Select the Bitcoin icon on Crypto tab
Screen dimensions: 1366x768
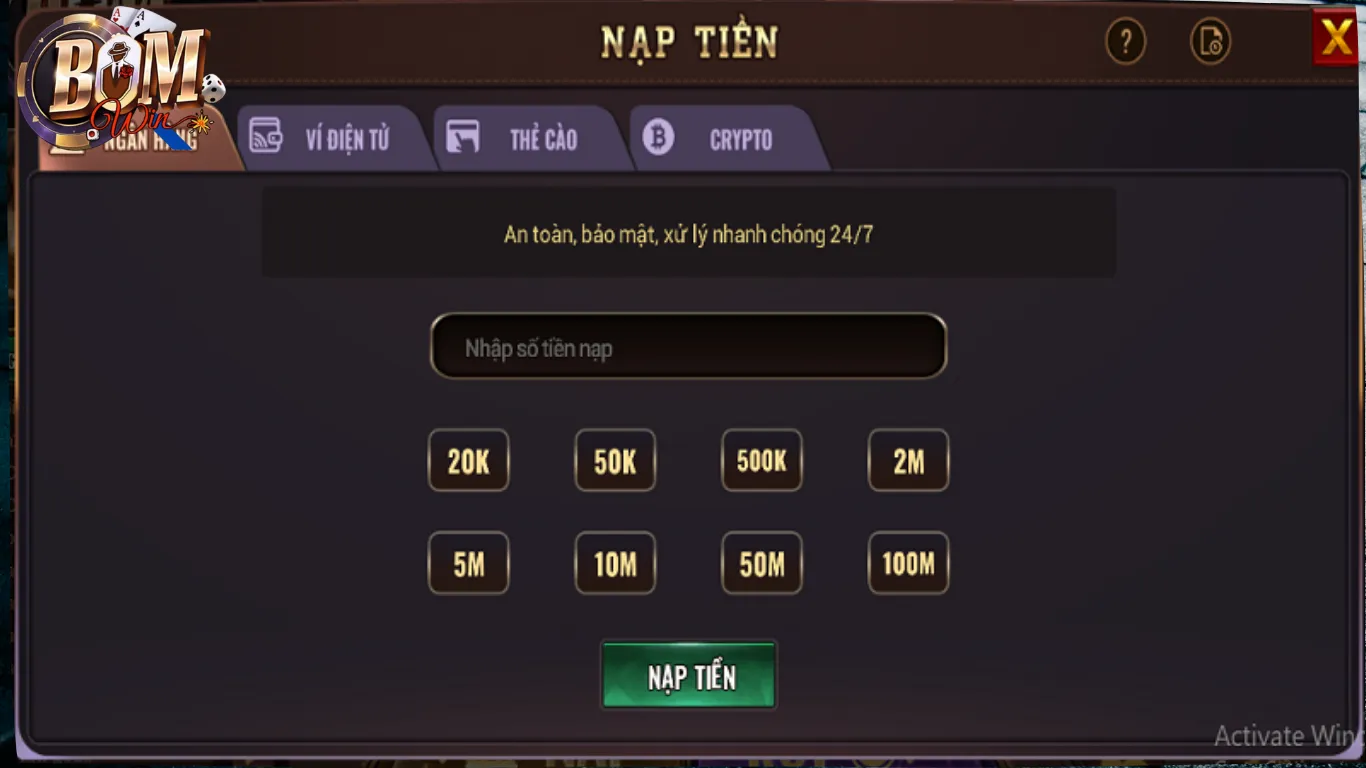[658, 137]
